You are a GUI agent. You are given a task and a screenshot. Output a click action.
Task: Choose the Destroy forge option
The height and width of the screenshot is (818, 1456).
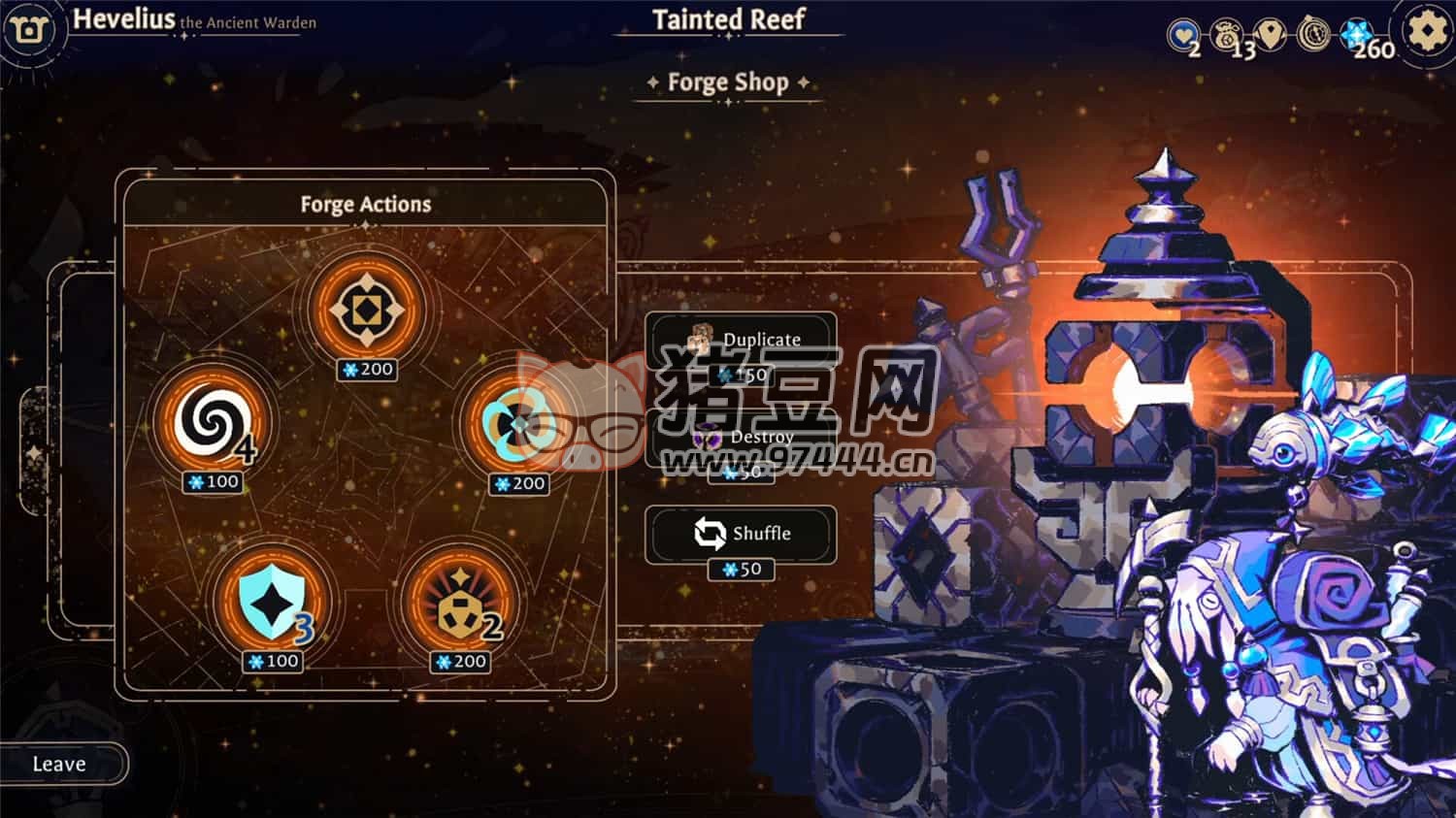(742, 438)
